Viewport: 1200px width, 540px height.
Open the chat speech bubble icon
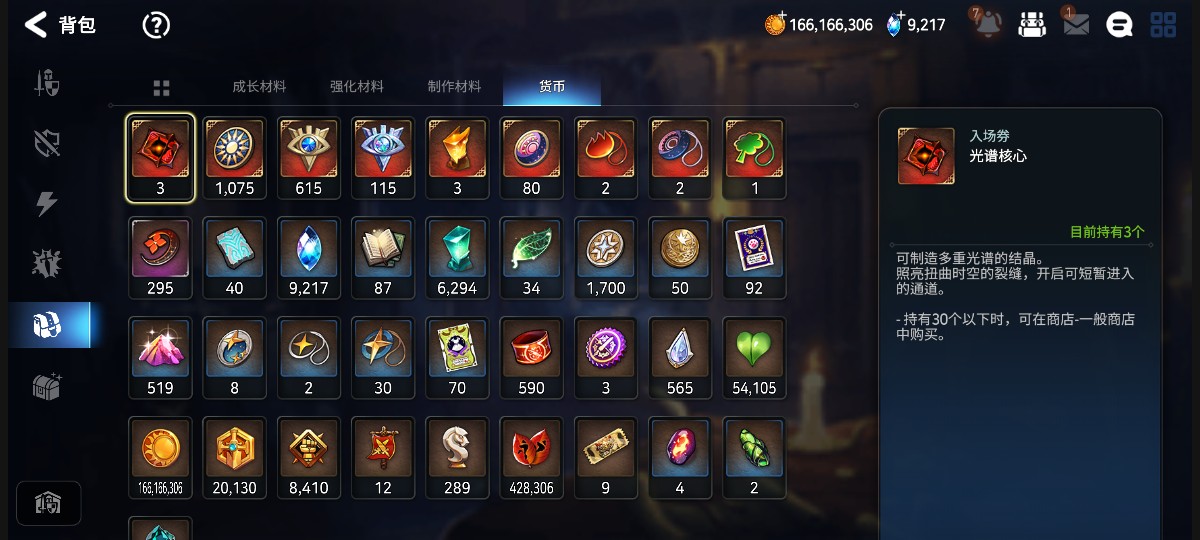tap(1119, 25)
